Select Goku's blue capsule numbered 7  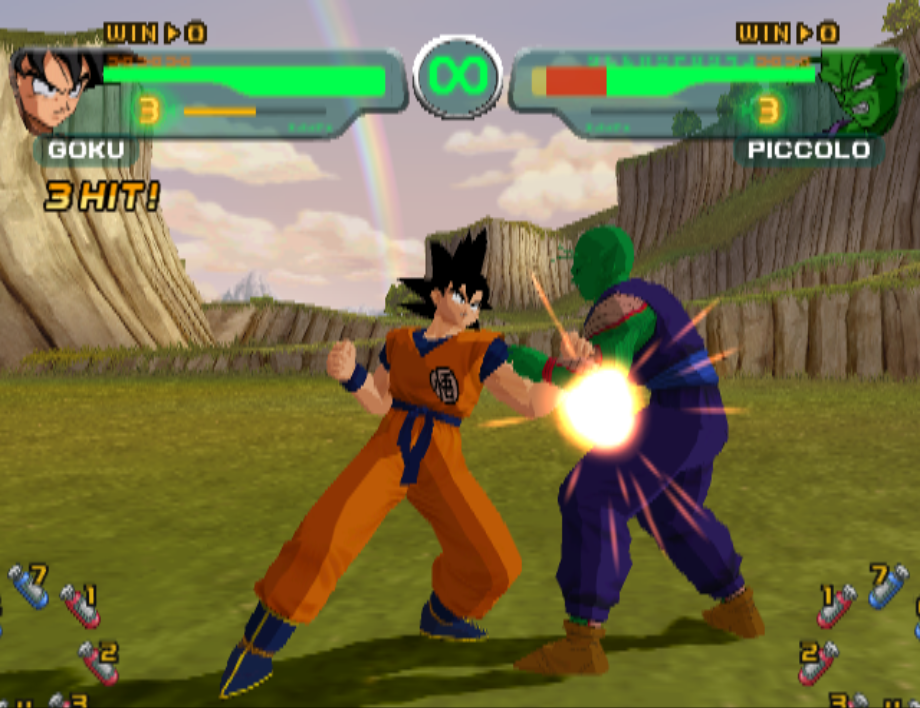pyautogui.click(x=27, y=586)
